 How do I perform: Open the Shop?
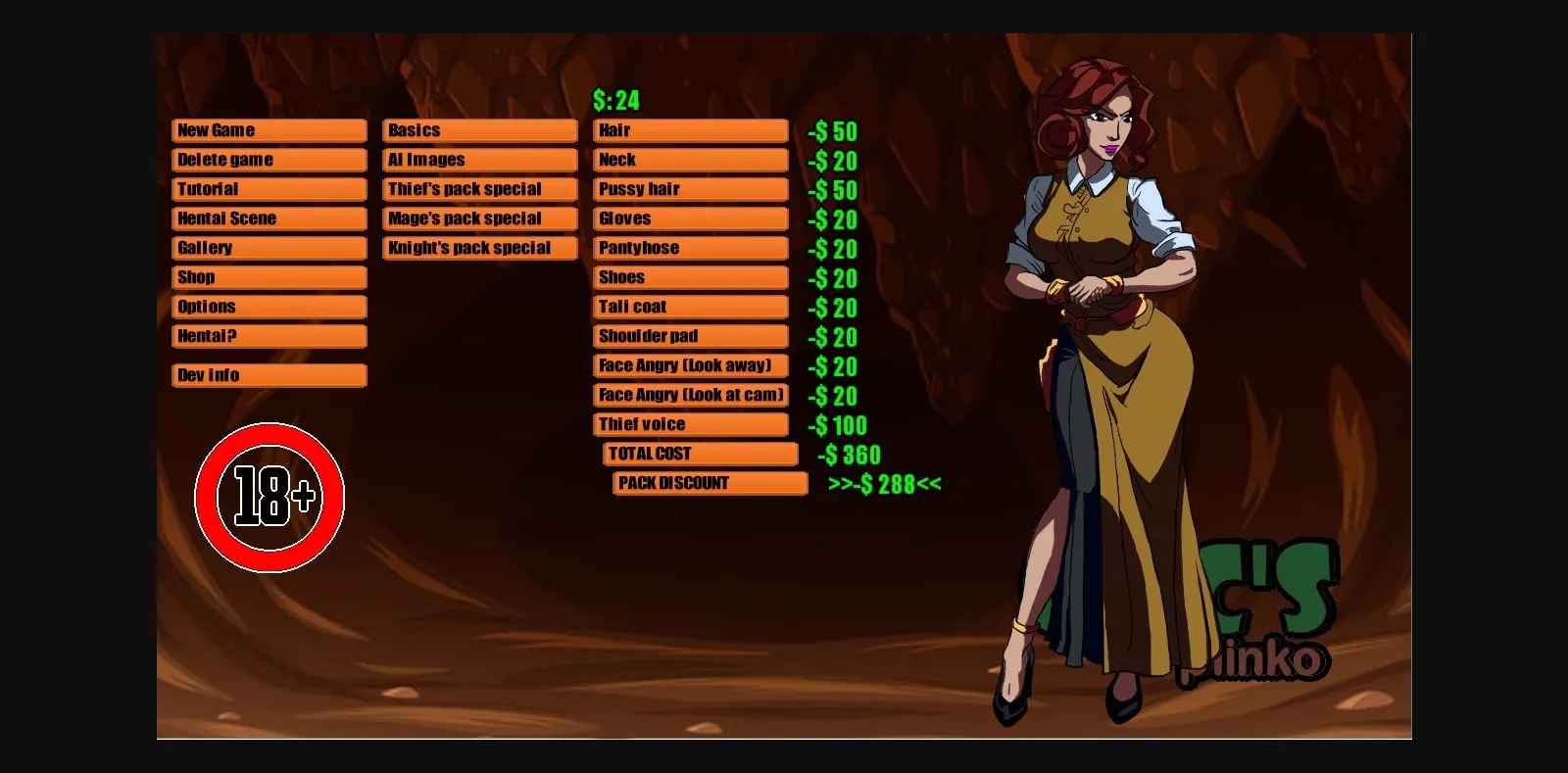(x=269, y=276)
